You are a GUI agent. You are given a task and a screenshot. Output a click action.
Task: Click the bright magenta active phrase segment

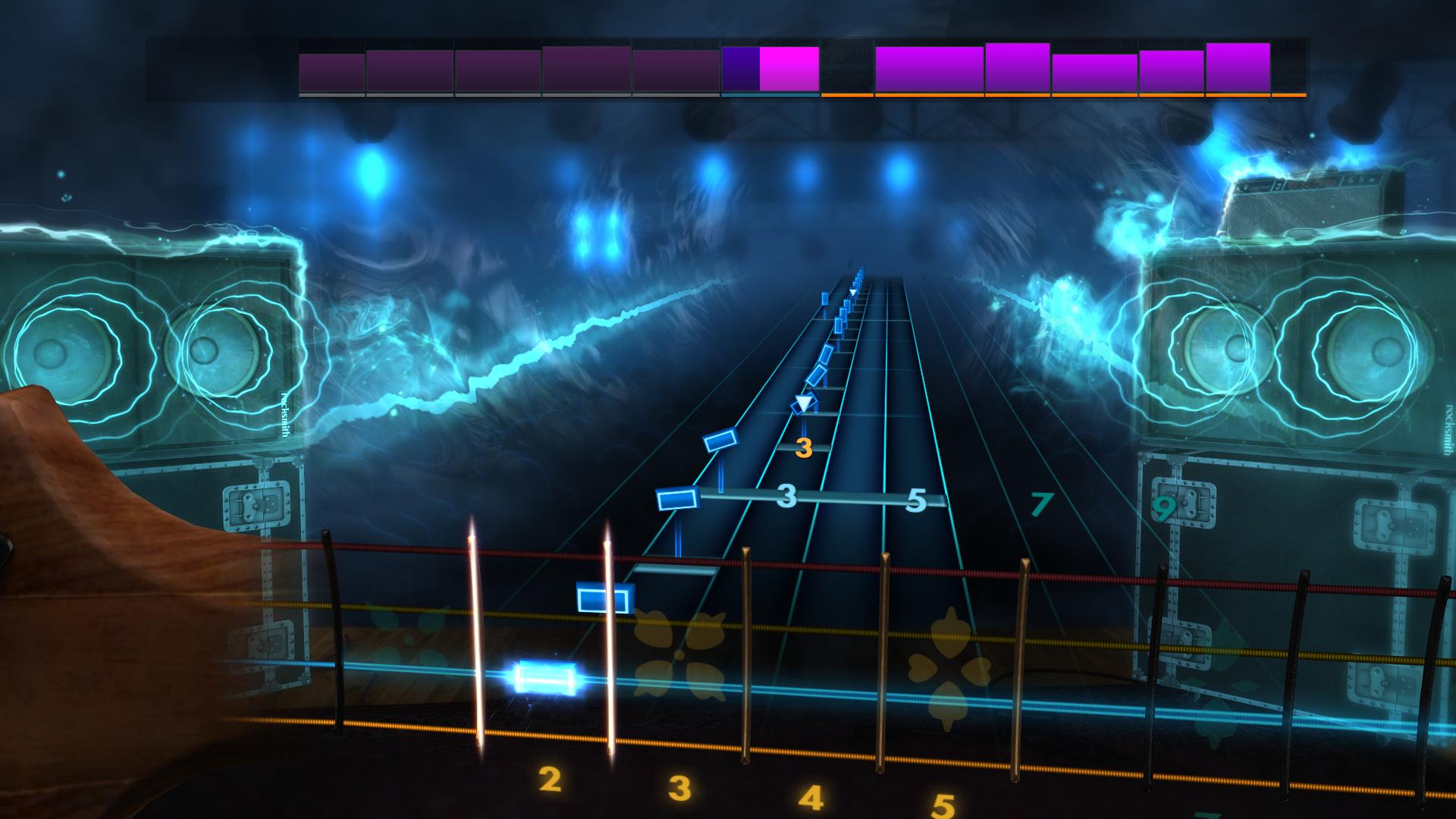(x=789, y=68)
